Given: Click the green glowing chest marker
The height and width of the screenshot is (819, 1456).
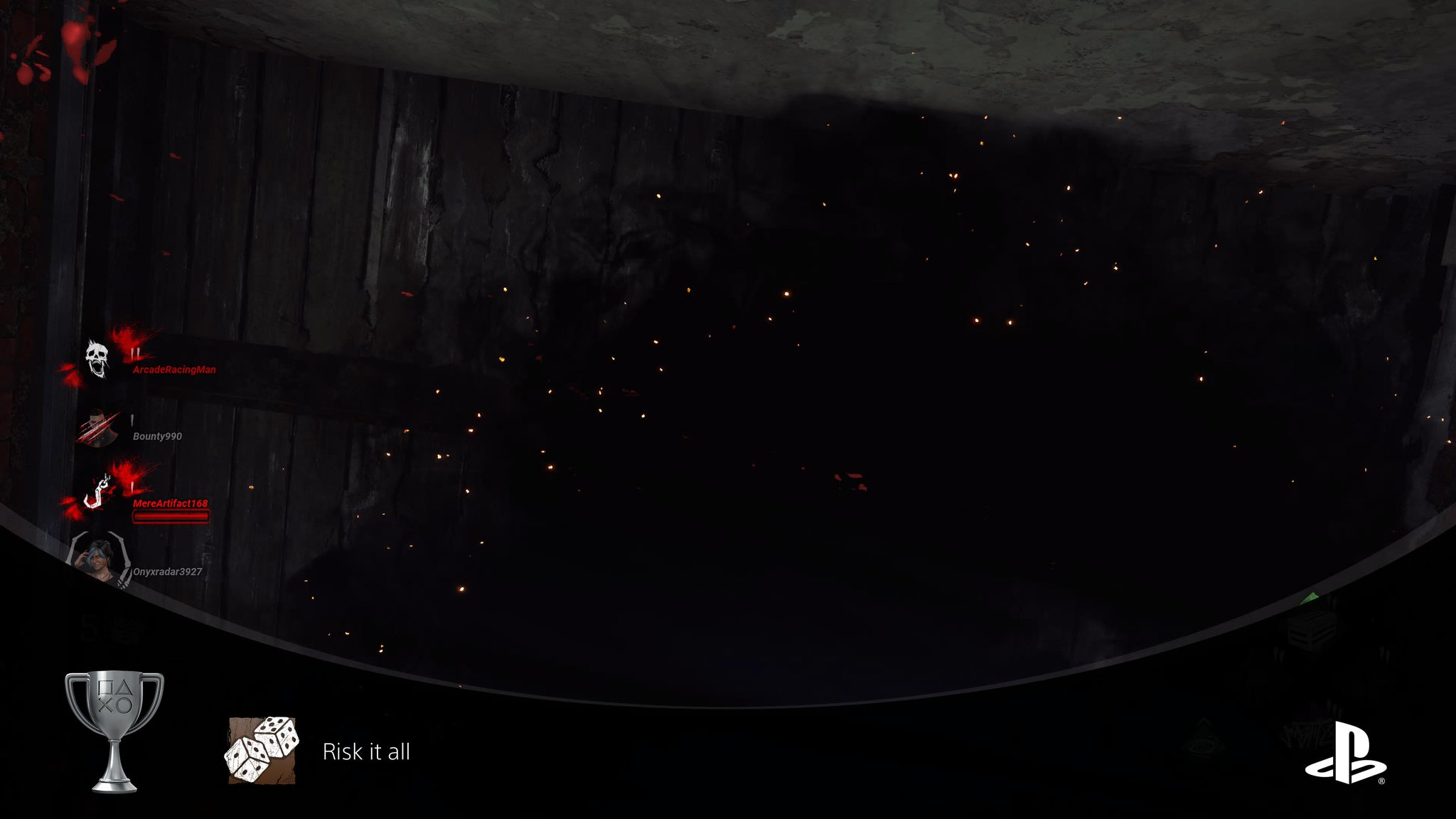Looking at the screenshot, I should point(1311,598).
